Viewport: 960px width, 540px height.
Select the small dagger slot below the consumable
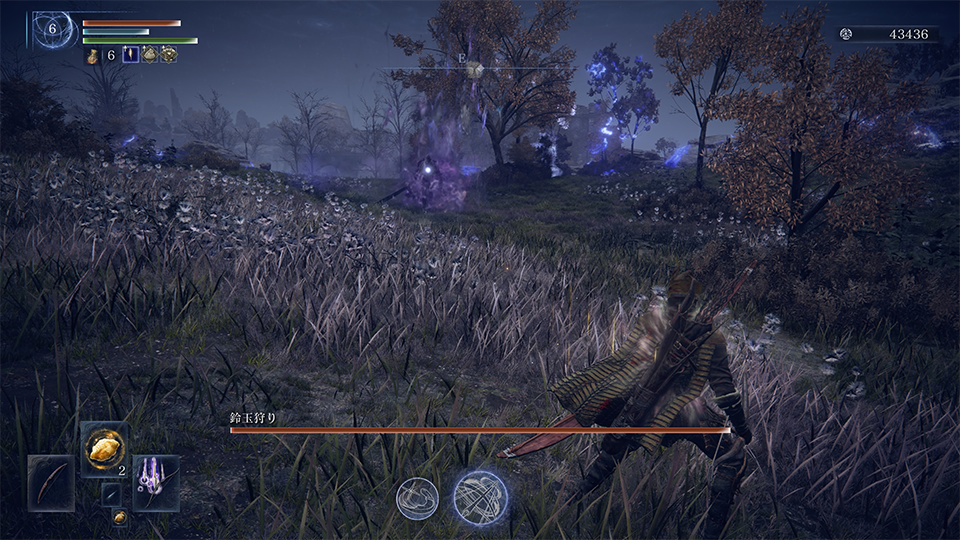click(x=112, y=494)
